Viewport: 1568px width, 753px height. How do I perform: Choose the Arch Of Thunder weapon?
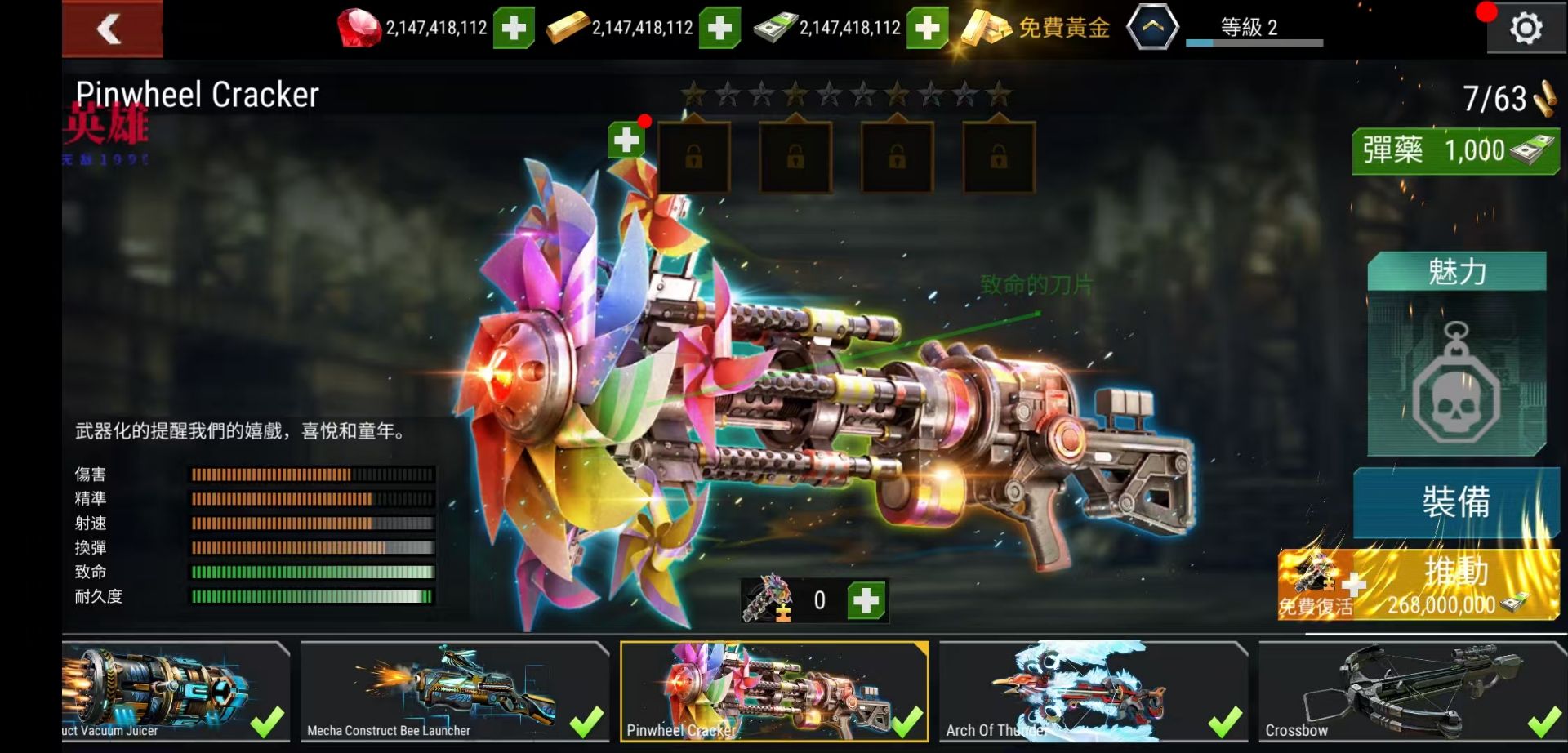[1093, 691]
